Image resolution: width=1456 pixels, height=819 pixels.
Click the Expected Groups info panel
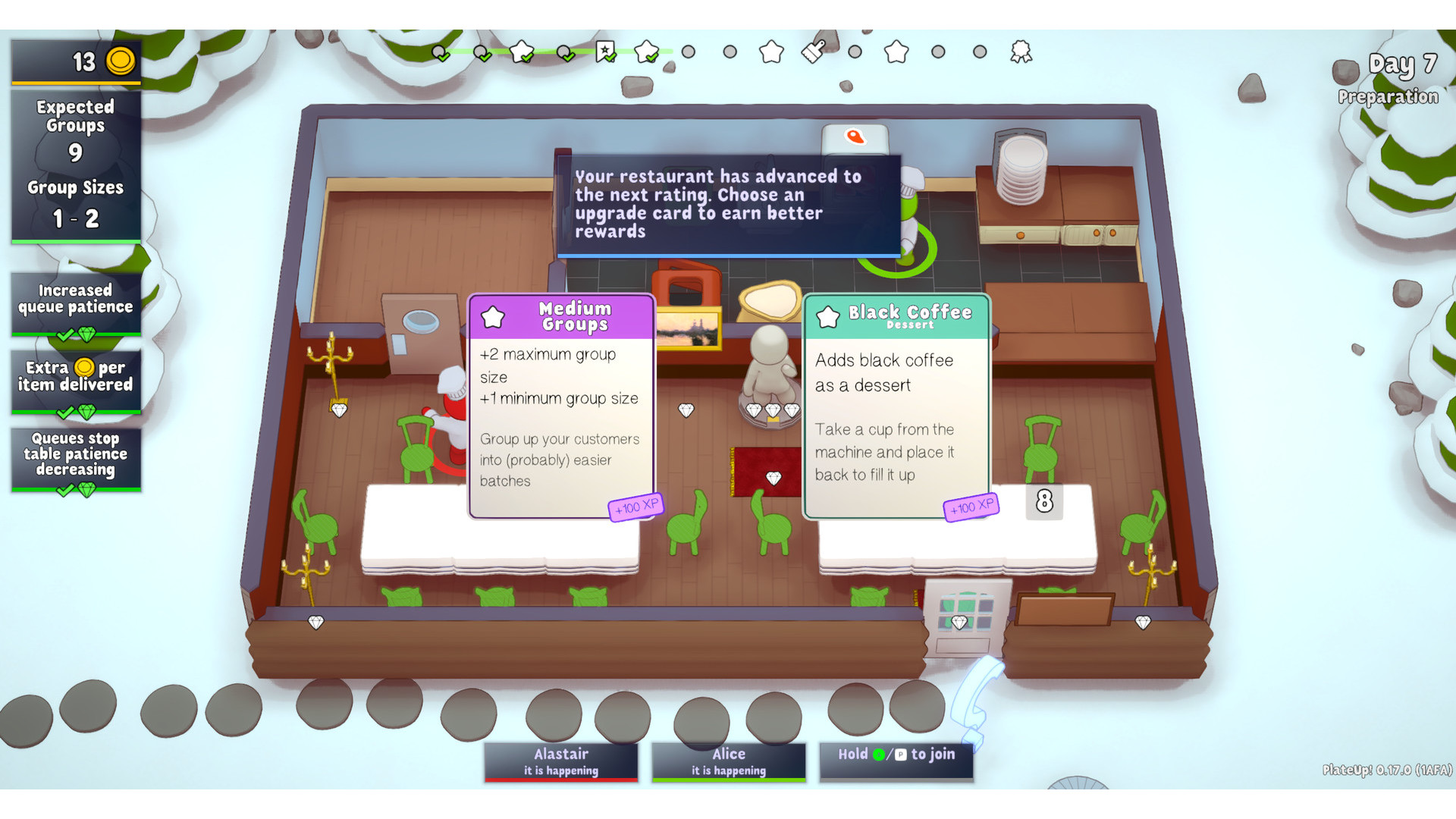(76, 165)
